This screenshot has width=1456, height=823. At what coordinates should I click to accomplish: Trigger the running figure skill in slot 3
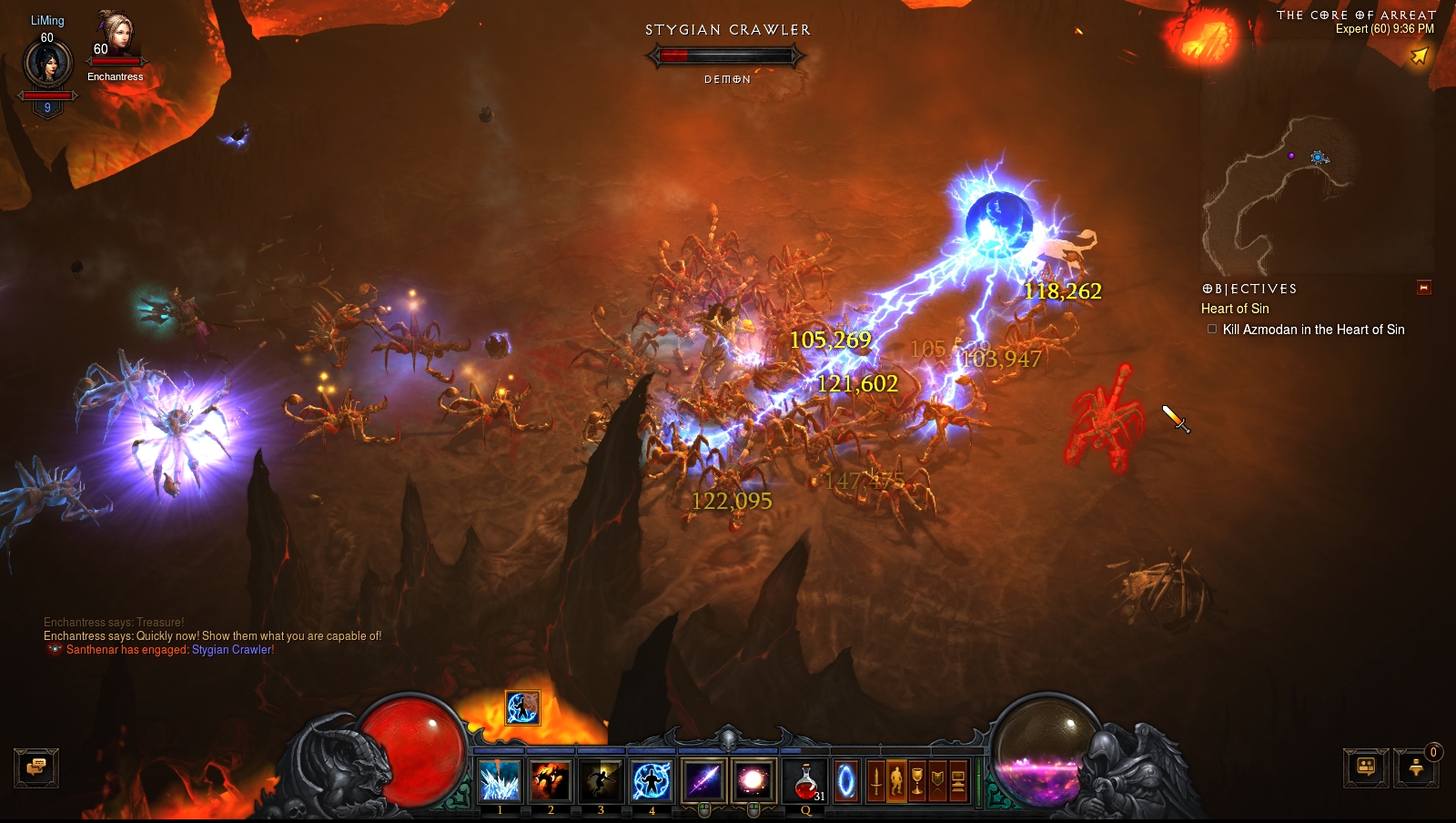point(601,781)
